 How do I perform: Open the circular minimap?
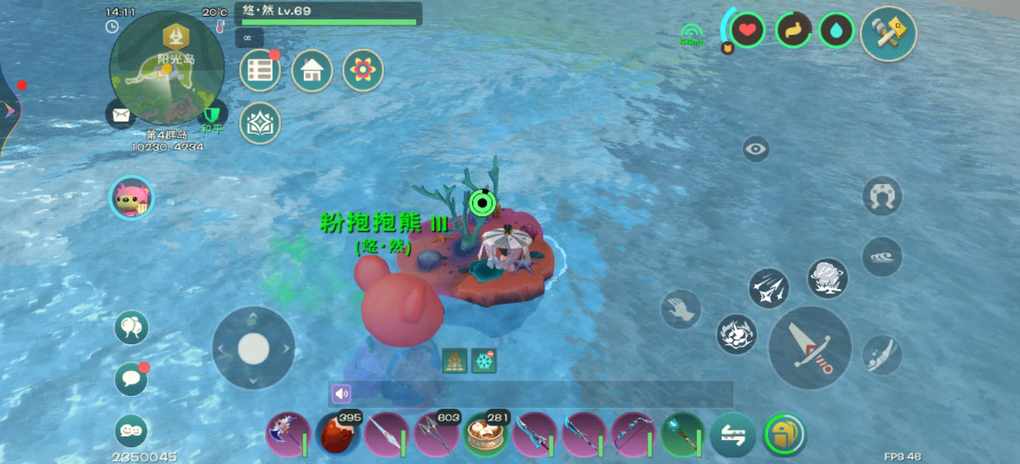pyautogui.click(x=166, y=68)
